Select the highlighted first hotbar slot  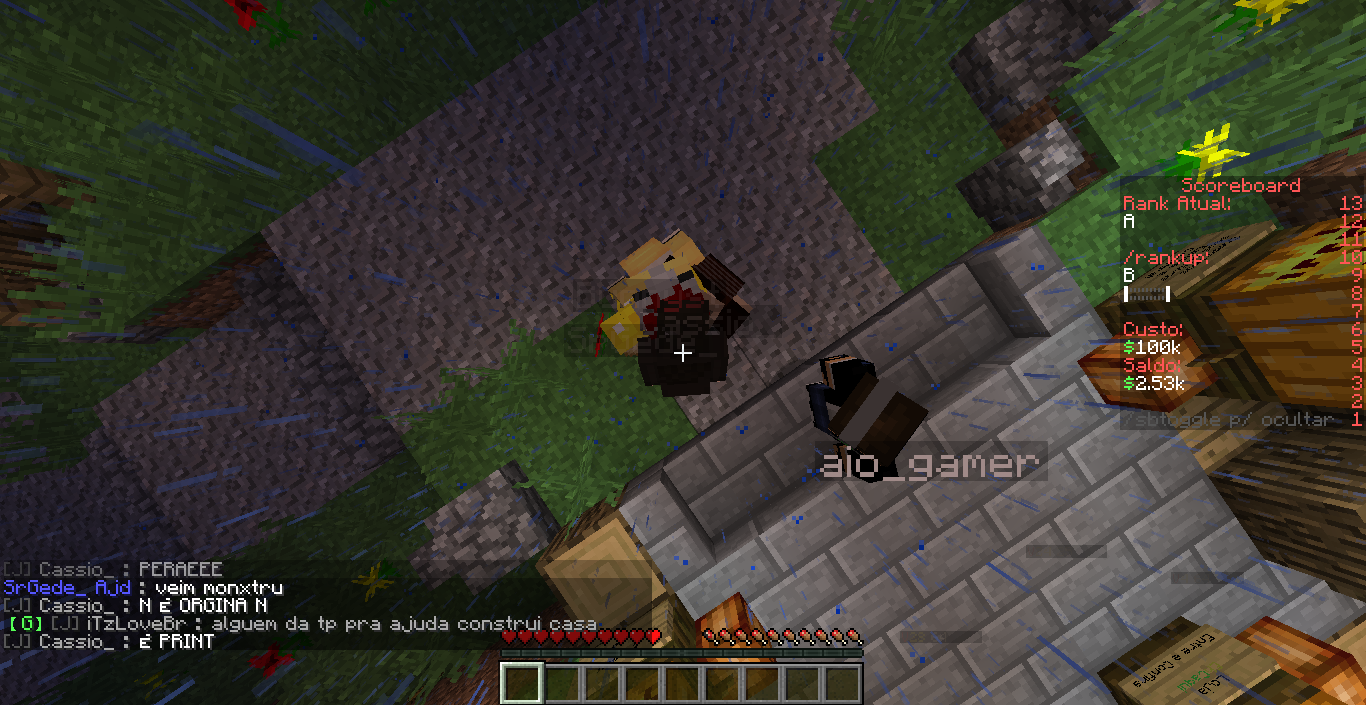click(521, 684)
